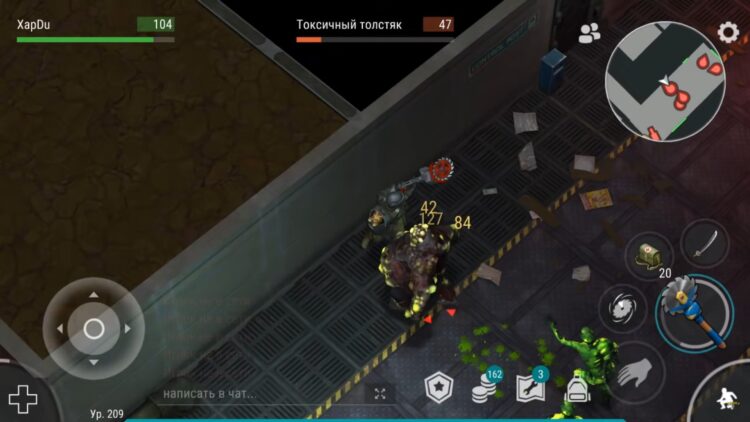Open the players group icon
Screen dimensions: 750x422
tap(590, 34)
